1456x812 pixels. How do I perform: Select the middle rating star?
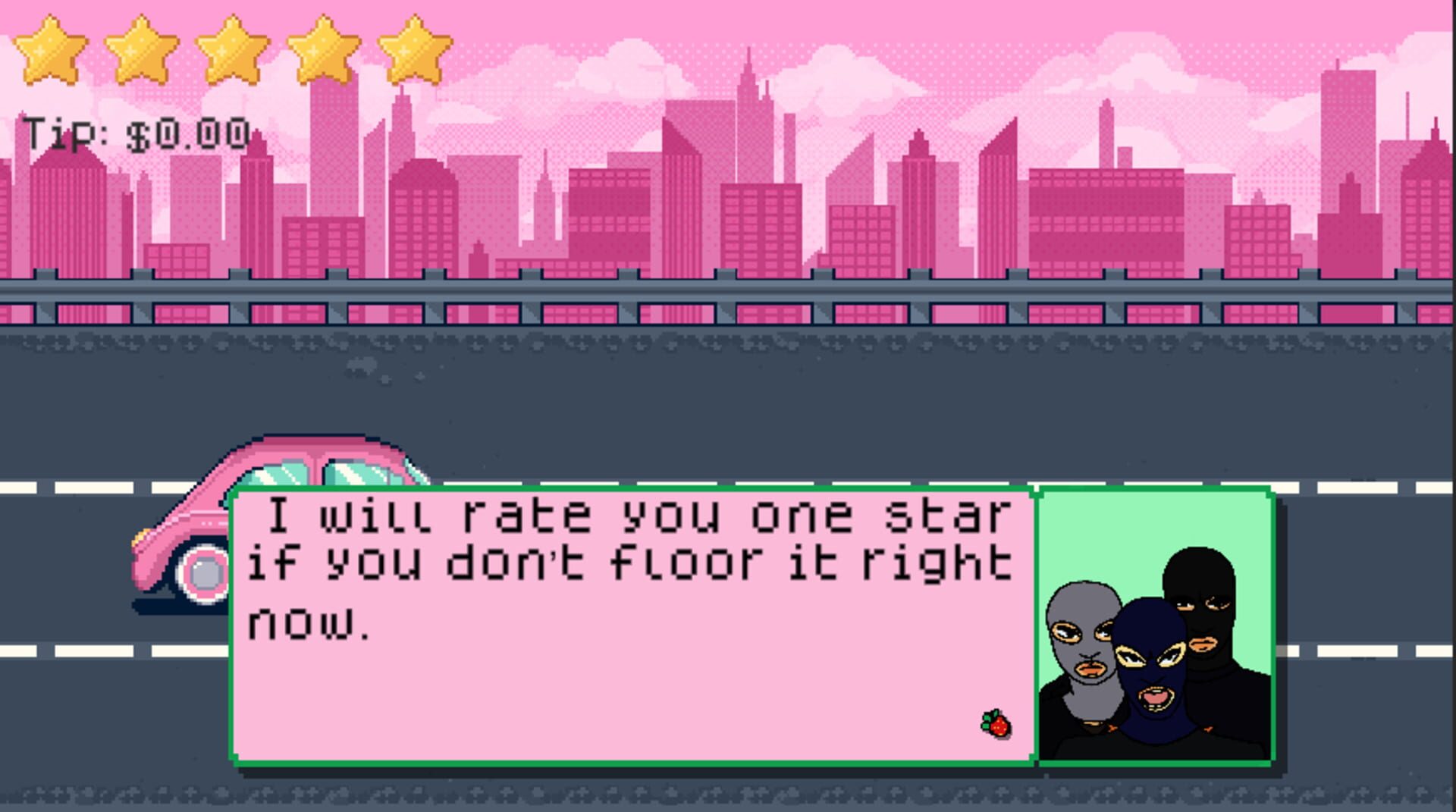tap(231, 45)
